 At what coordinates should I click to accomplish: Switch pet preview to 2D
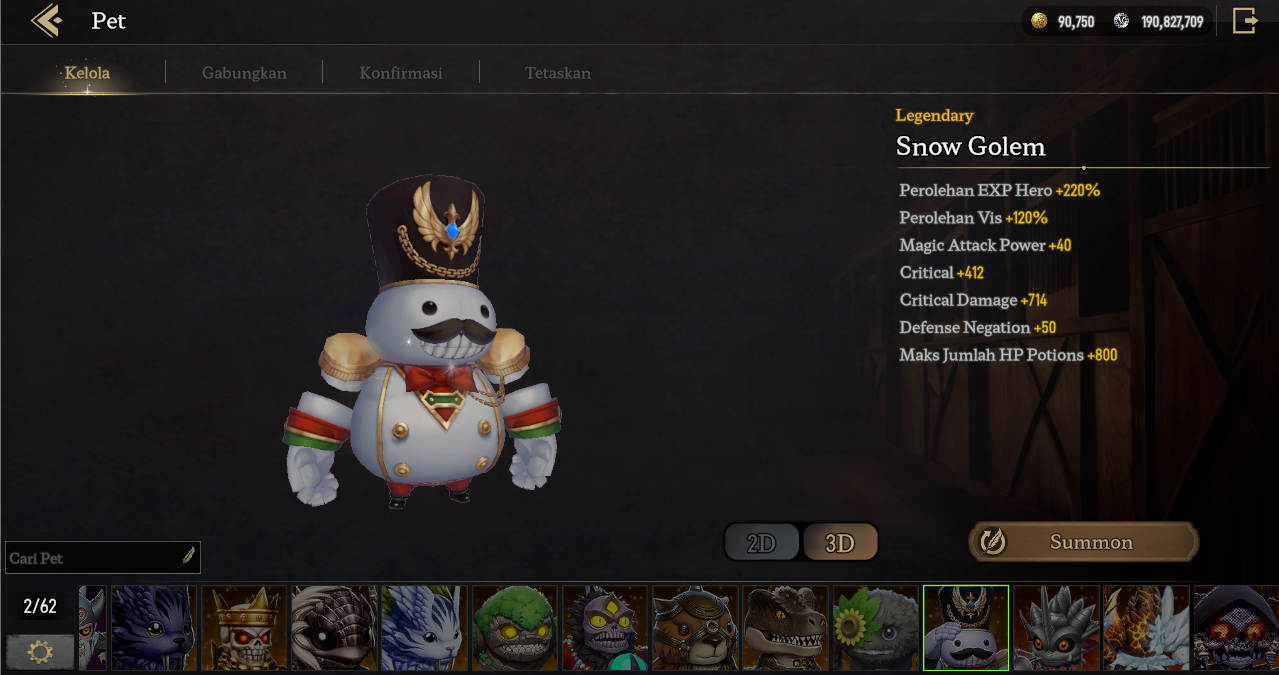(x=762, y=543)
